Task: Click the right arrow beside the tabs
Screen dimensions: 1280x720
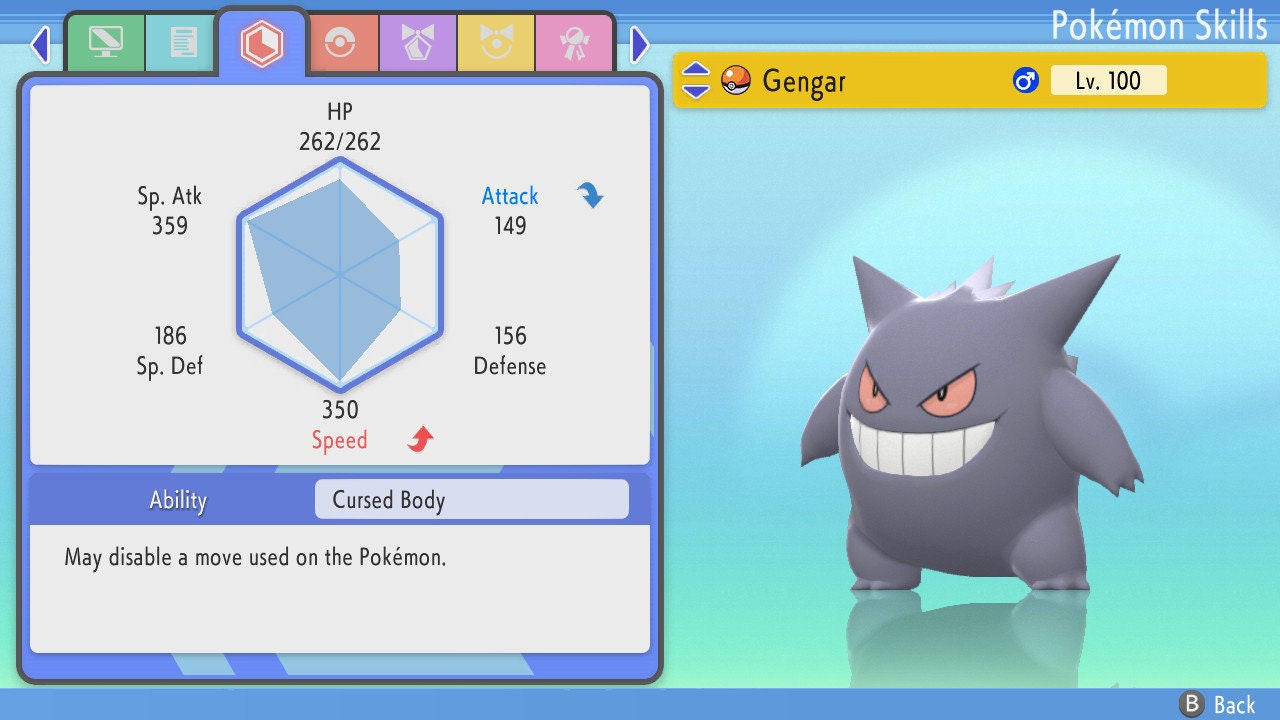Action: pyautogui.click(x=640, y=44)
